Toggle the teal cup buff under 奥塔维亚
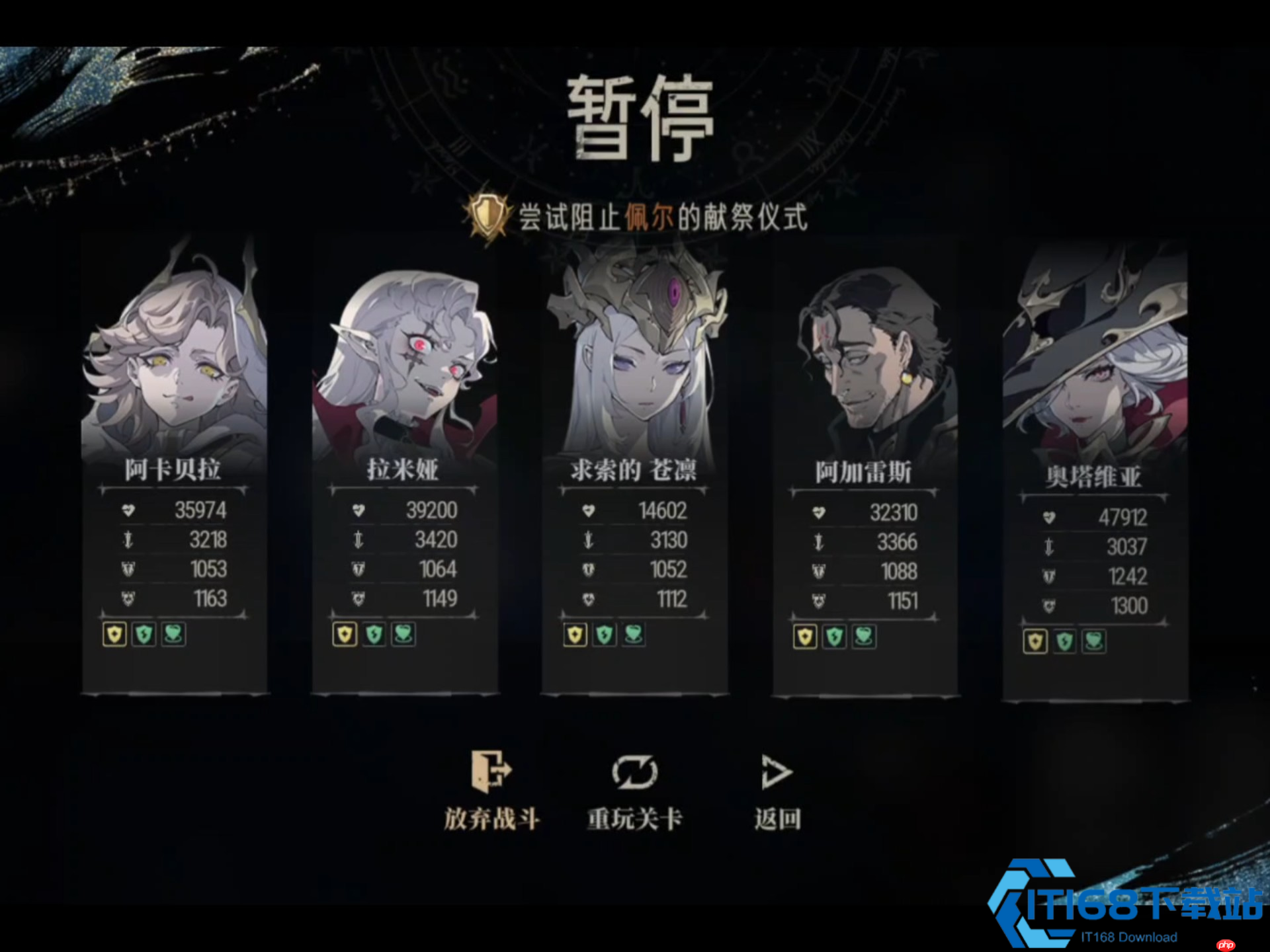Viewport: 1270px width, 952px height. pyautogui.click(x=1095, y=641)
